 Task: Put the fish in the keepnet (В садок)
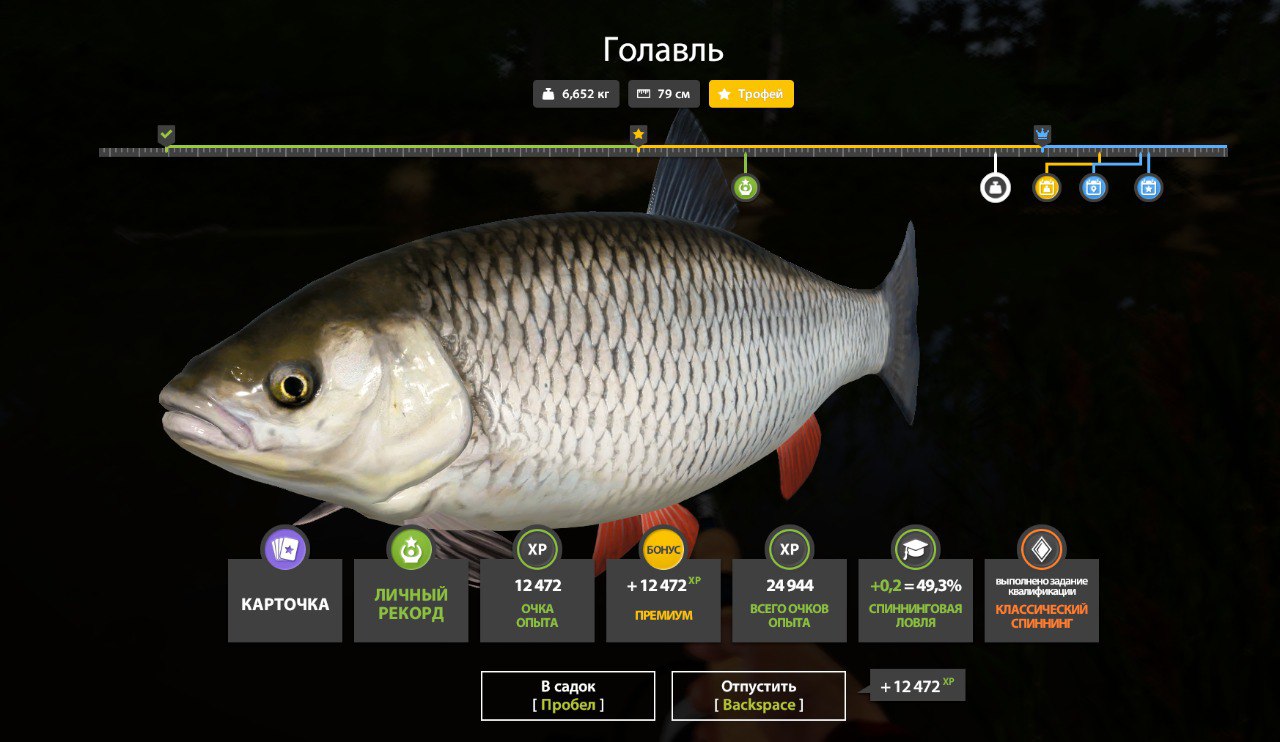pos(568,695)
